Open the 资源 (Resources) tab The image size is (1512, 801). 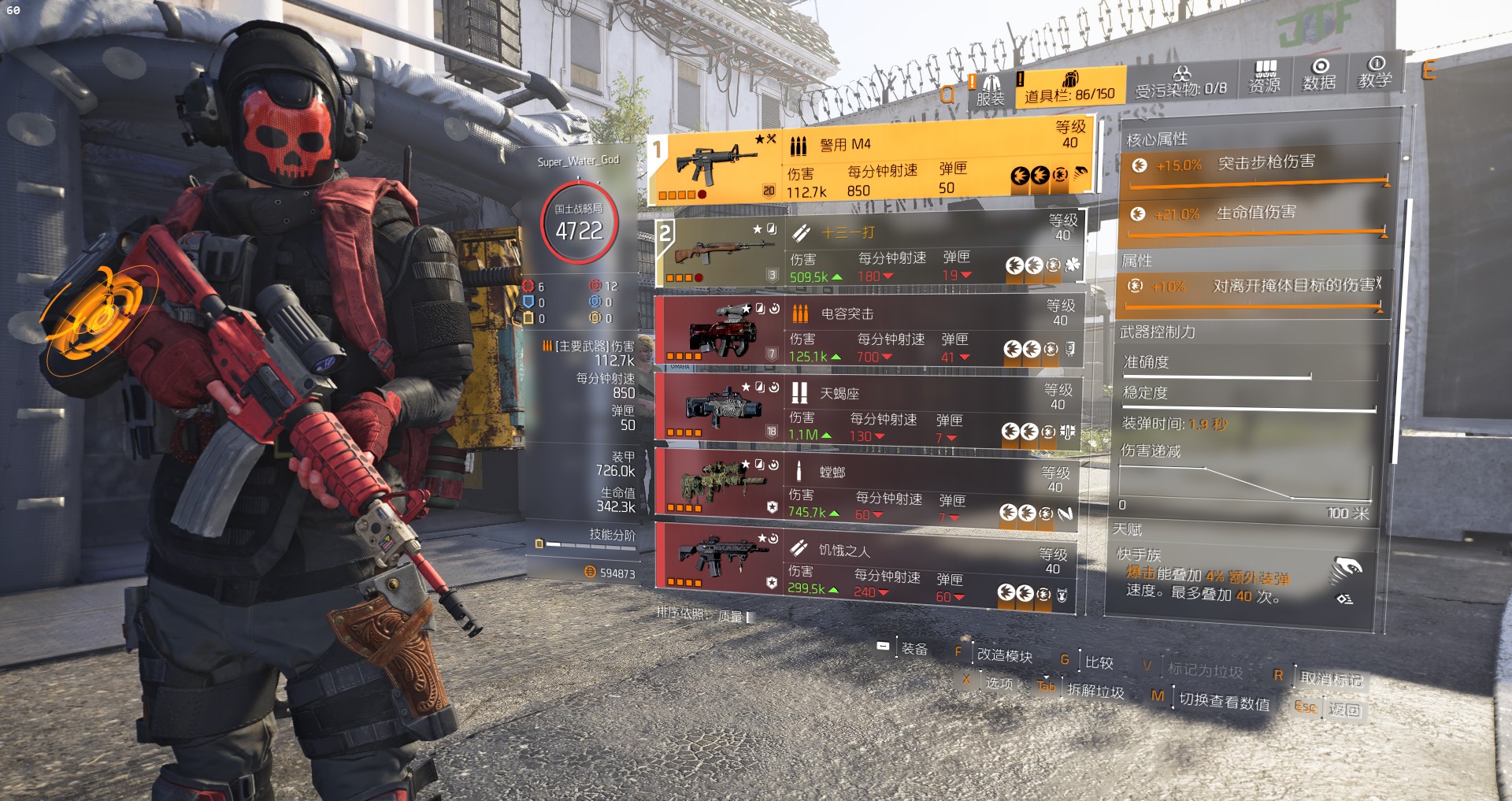click(x=1265, y=77)
